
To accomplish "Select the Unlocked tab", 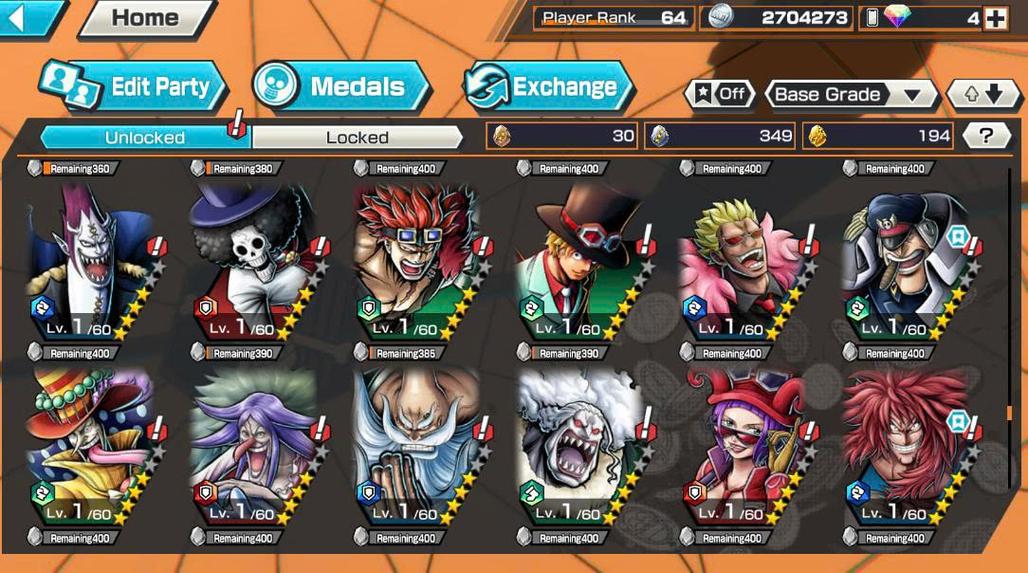I will click(145, 137).
